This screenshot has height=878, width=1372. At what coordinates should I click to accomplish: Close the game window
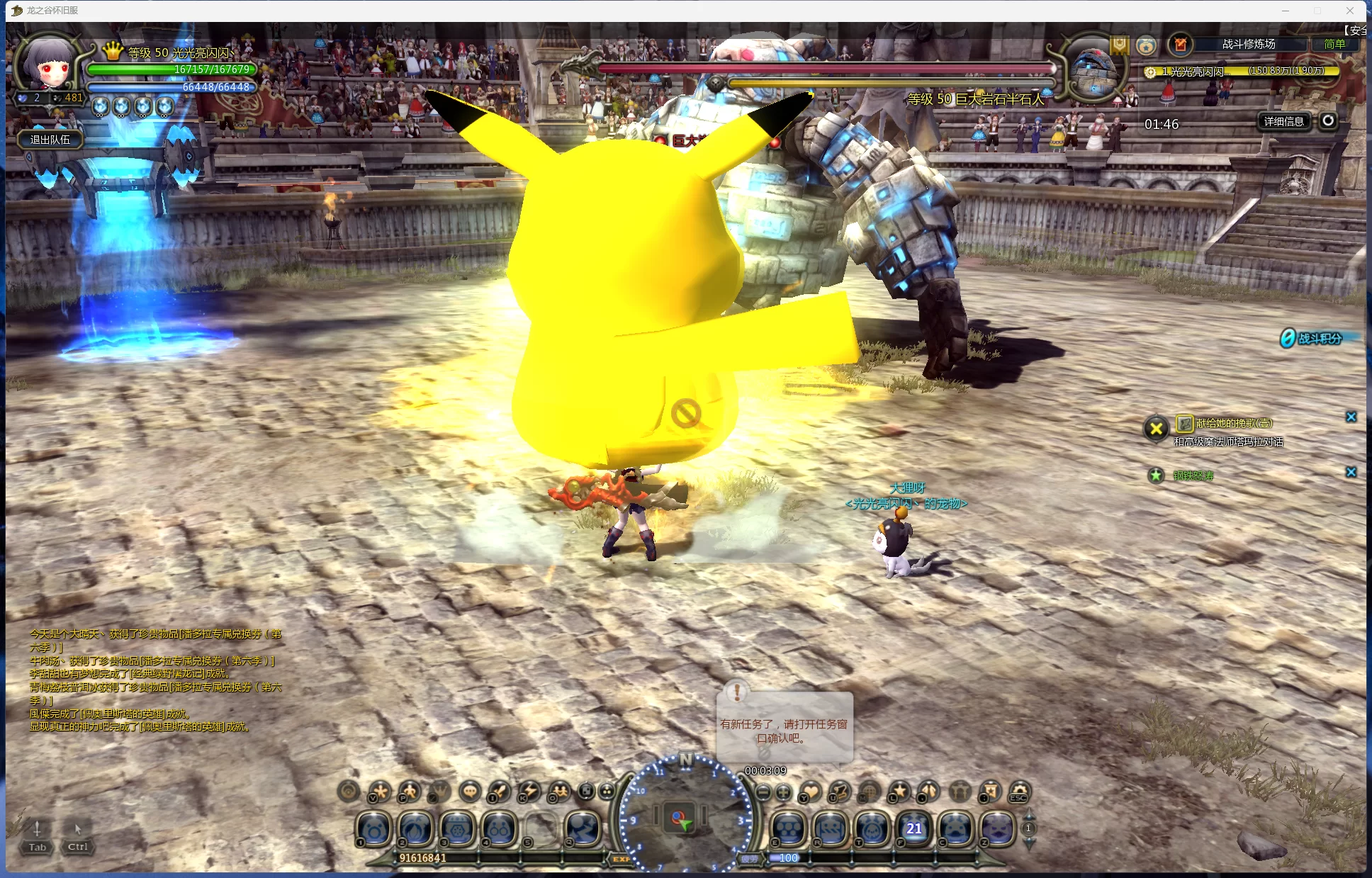1350,11
